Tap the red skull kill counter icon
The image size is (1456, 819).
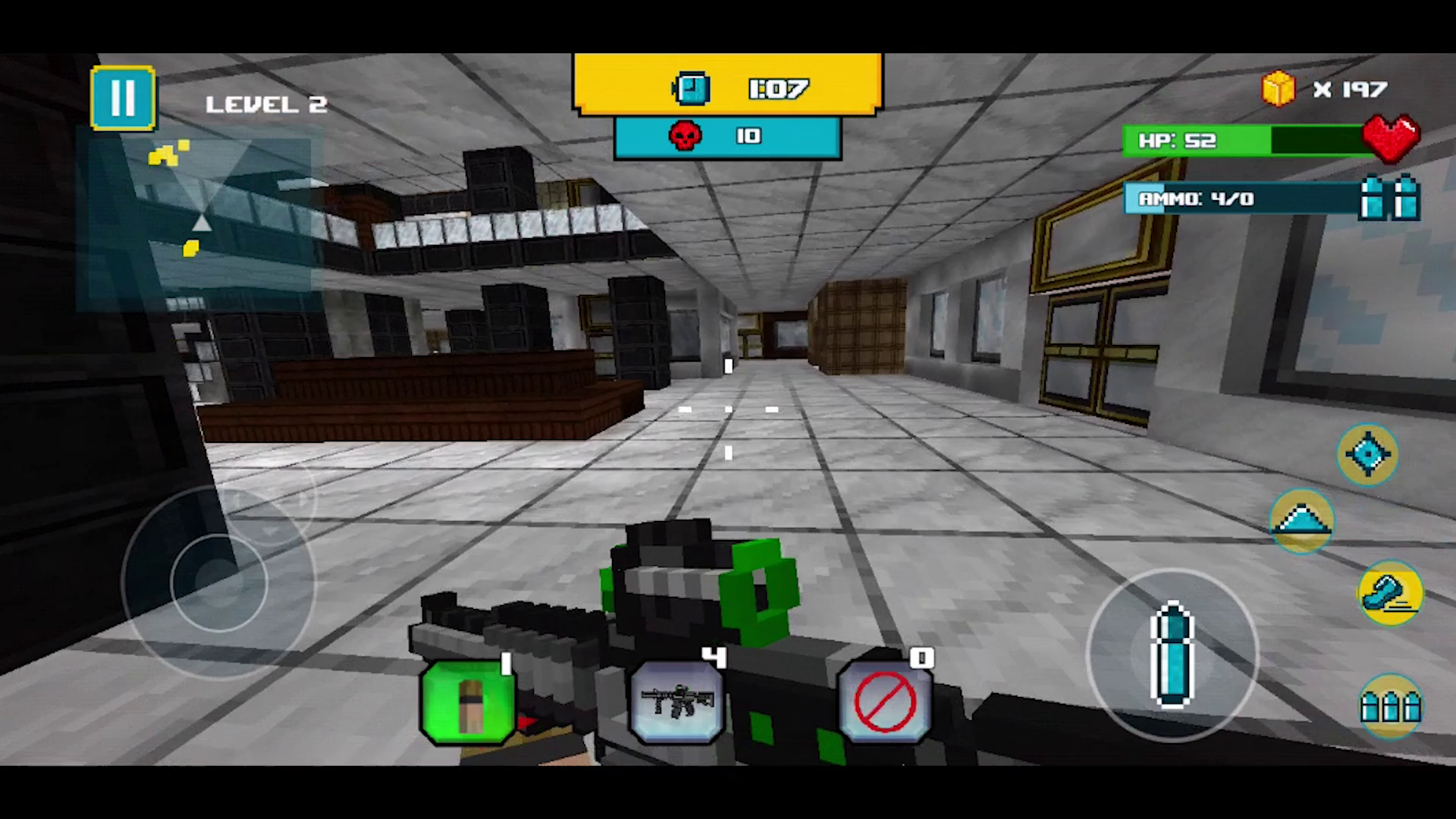pyautogui.click(x=686, y=136)
